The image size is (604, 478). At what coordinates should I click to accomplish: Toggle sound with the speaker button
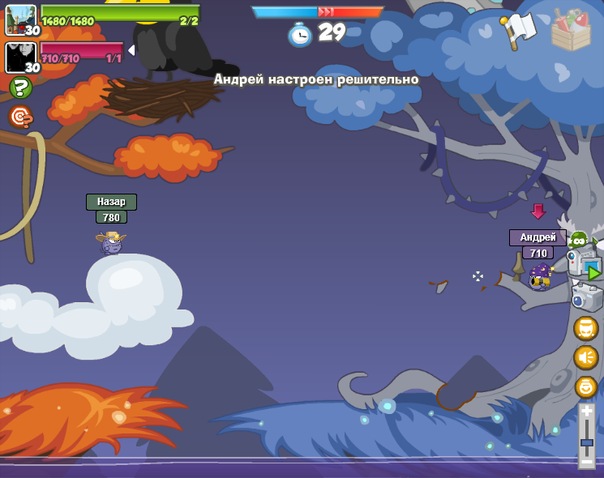[x=586, y=357]
